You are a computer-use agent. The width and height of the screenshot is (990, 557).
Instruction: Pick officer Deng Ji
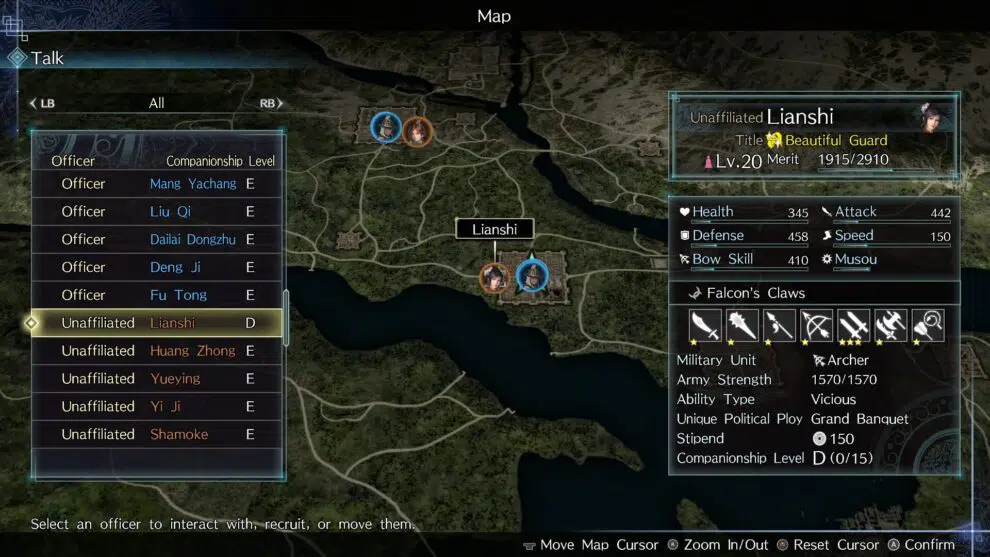[x=157, y=268]
